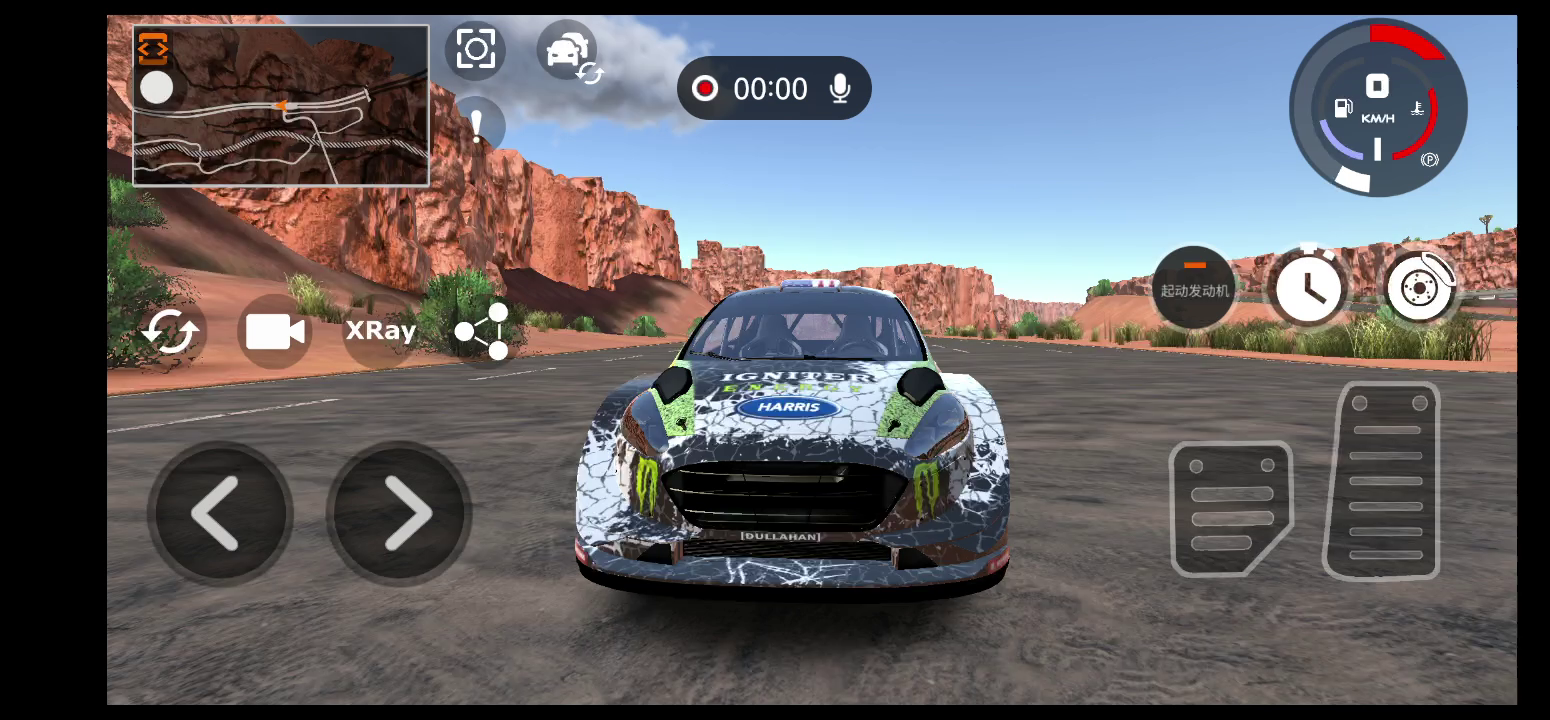Start the engine with 起动发动机 button

click(1194, 287)
